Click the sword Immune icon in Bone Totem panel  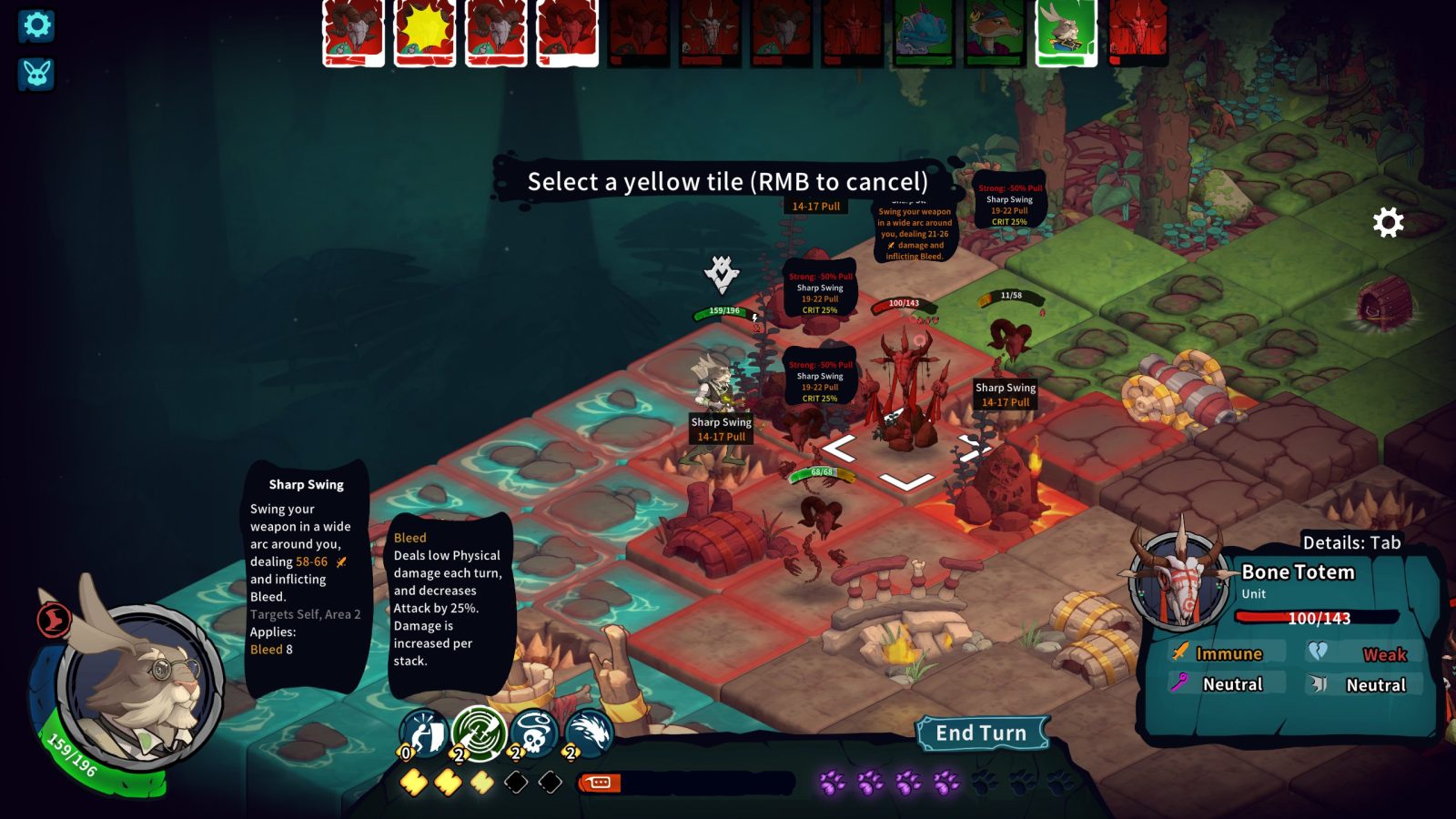[x=1178, y=653]
